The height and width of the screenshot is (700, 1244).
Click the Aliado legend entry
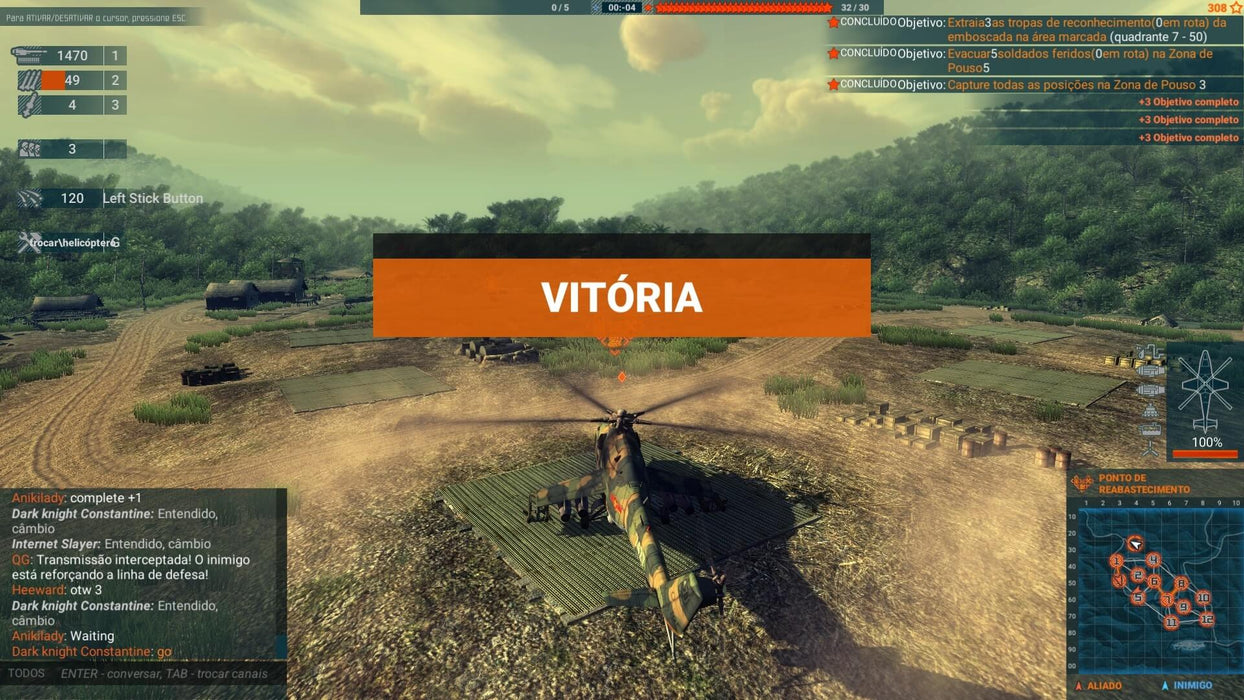pyautogui.click(x=1100, y=686)
